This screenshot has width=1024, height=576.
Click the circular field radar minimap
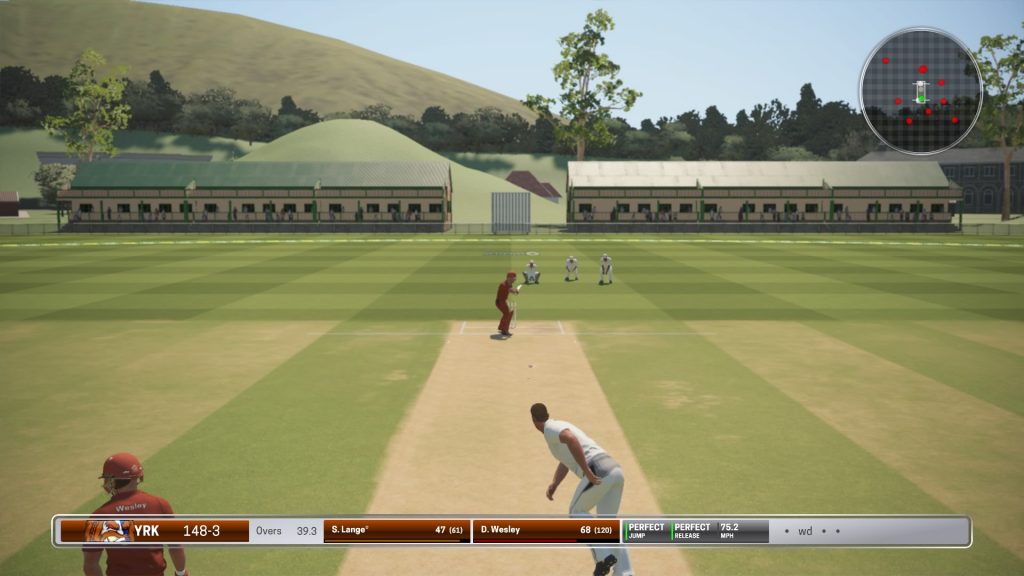pos(920,91)
